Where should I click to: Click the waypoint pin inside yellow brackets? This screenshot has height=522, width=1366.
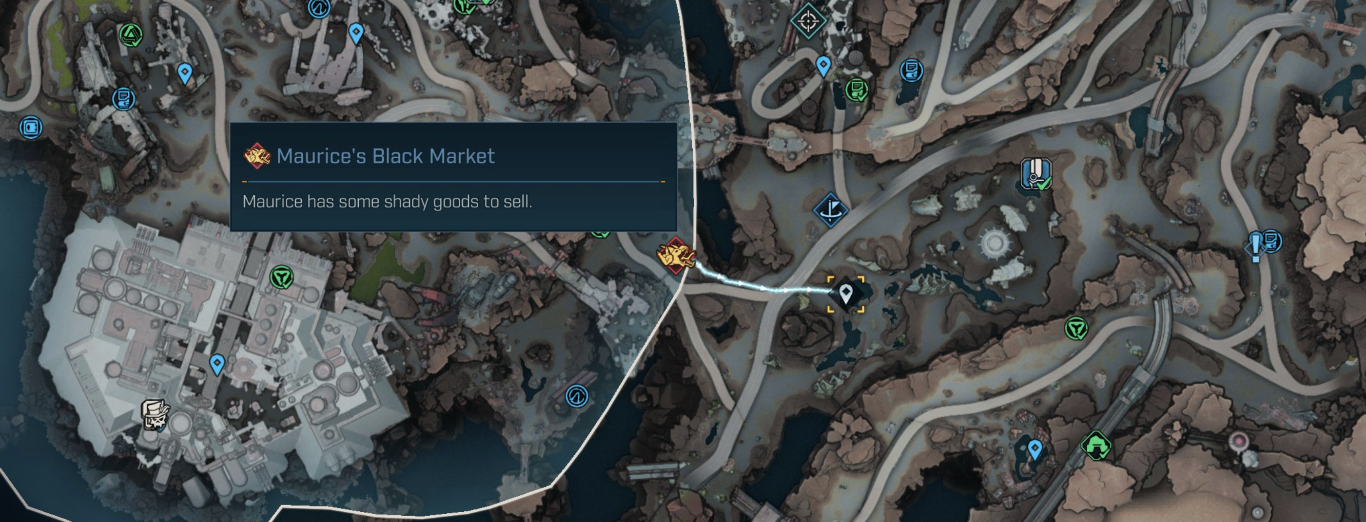point(847,293)
